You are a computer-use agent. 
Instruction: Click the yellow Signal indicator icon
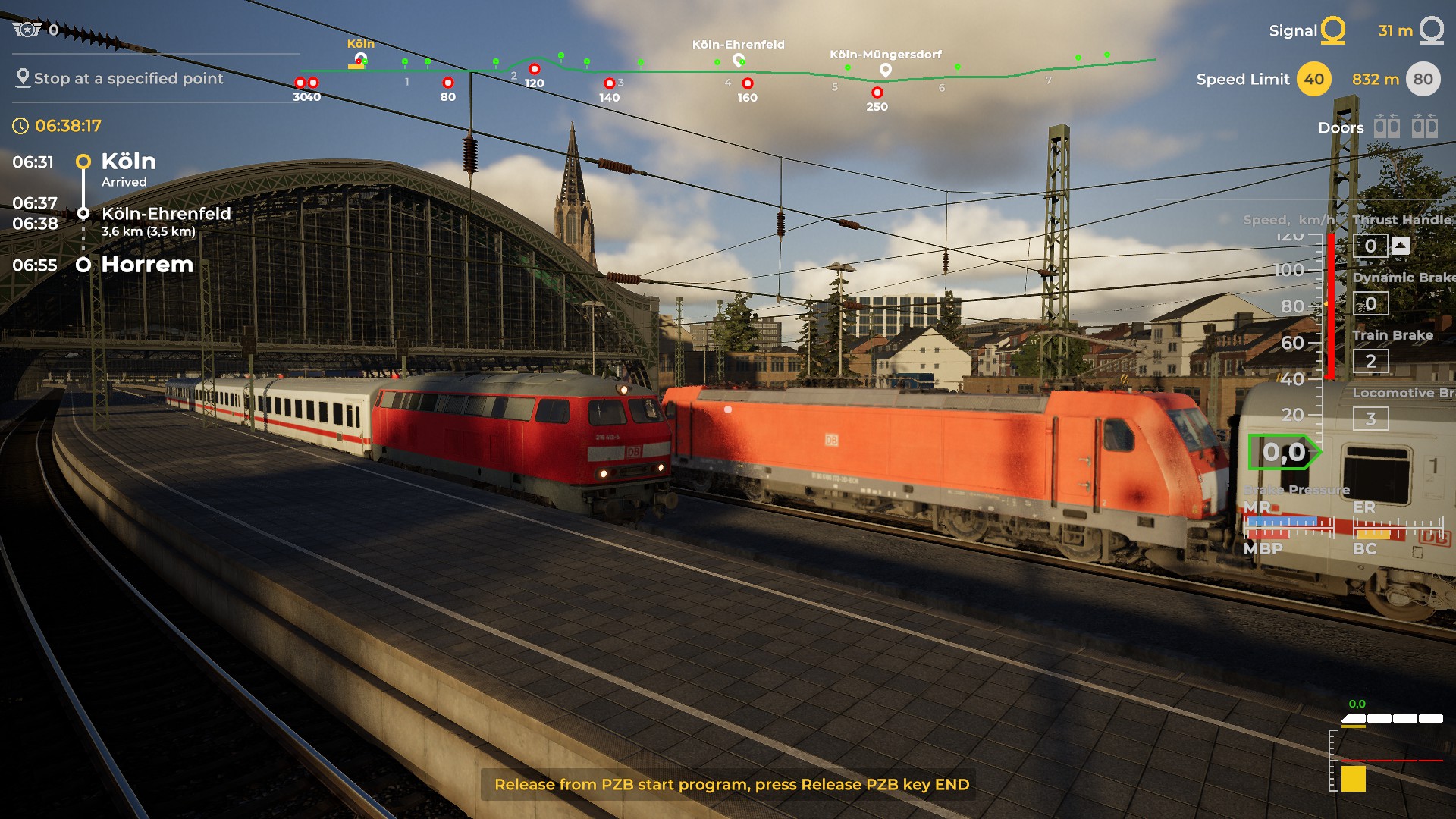[x=1332, y=31]
